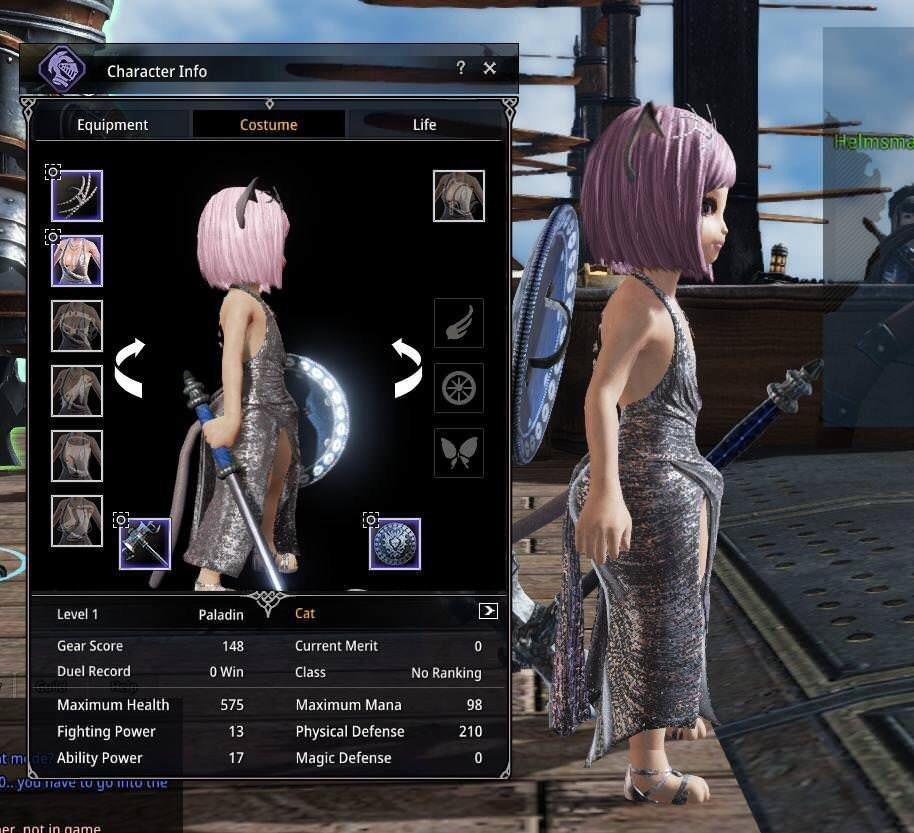Select the wheel-shaped costume slot
Image resolution: width=914 pixels, height=833 pixels.
[x=459, y=388]
